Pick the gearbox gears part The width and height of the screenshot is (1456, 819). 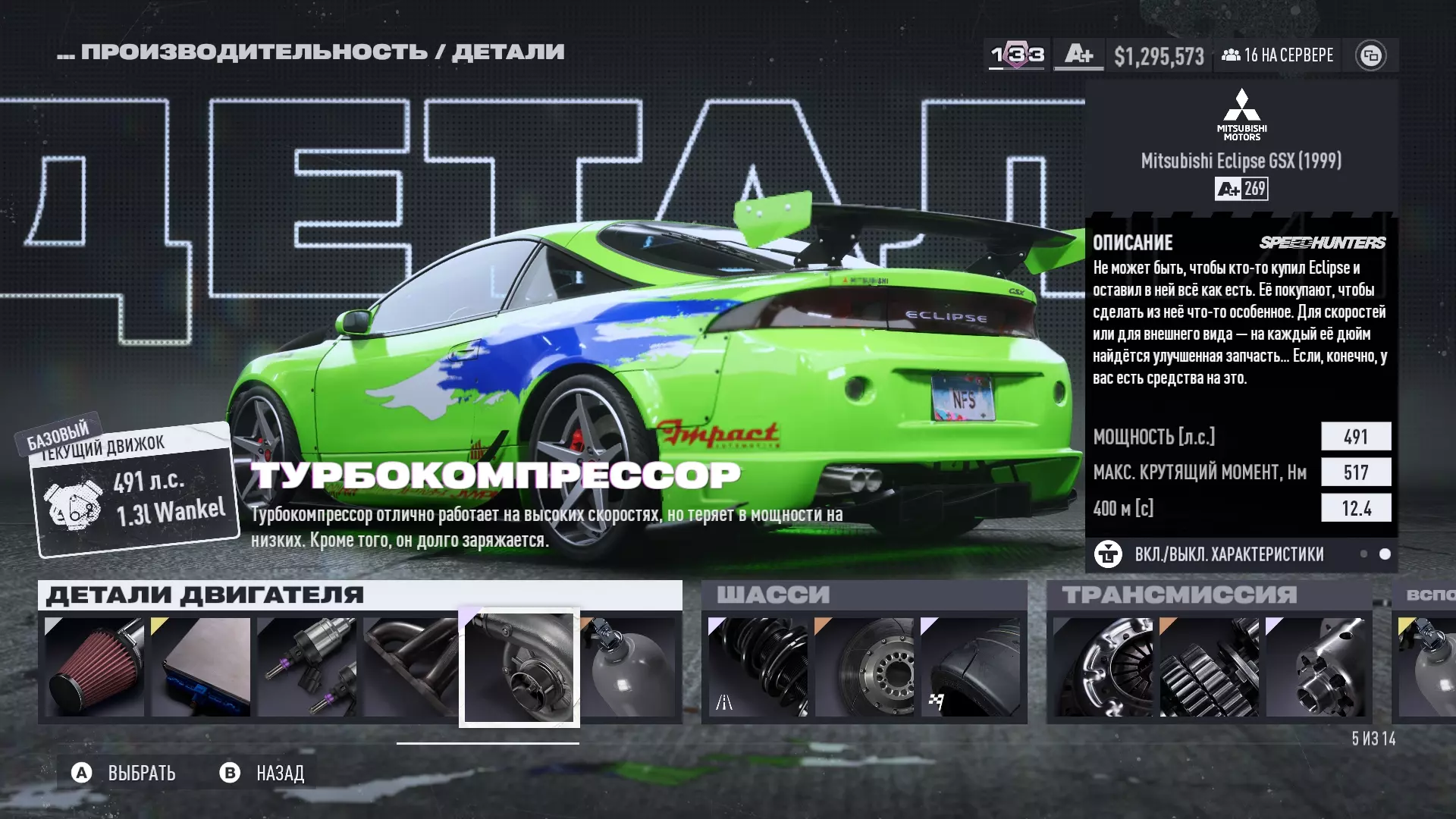(1209, 667)
